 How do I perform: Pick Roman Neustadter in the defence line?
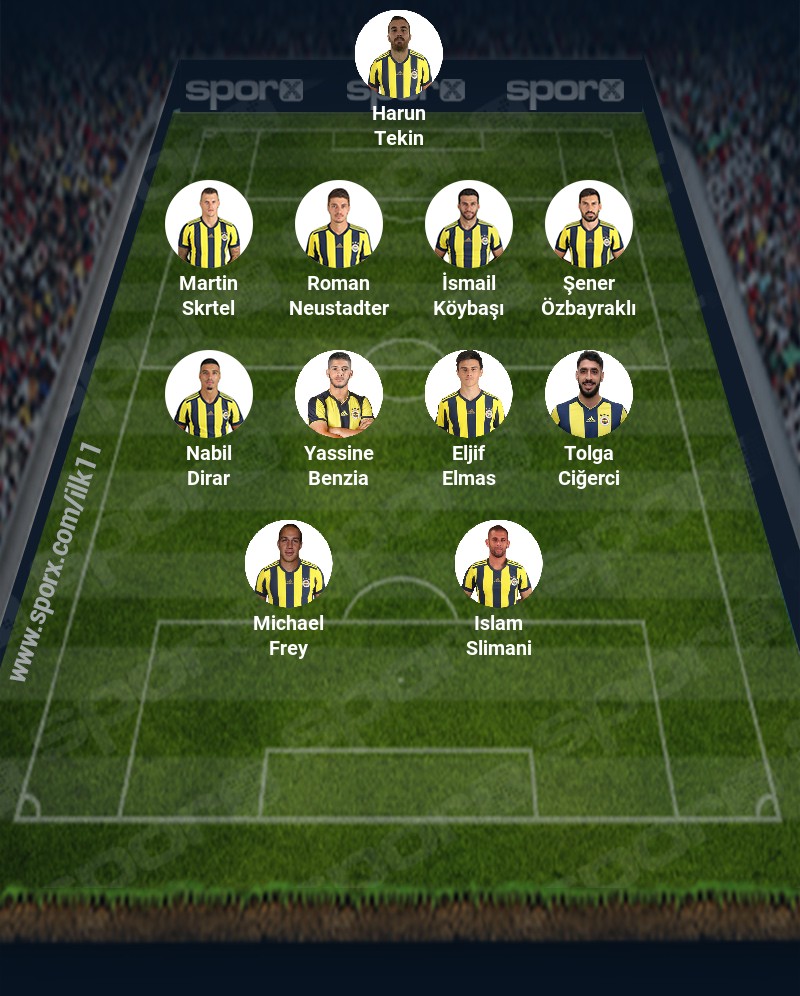coord(339,224)
